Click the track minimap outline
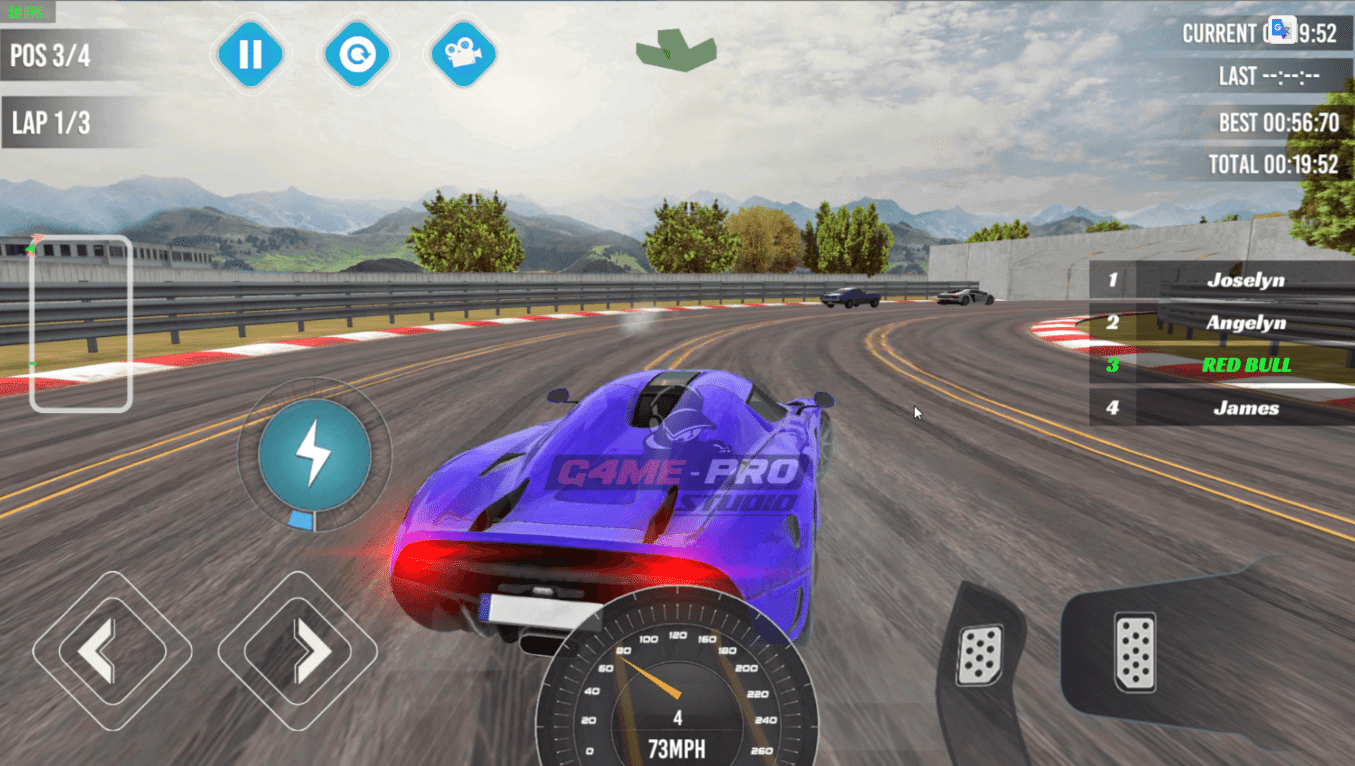The image size is (1355, 766). [x=81, y=323]
